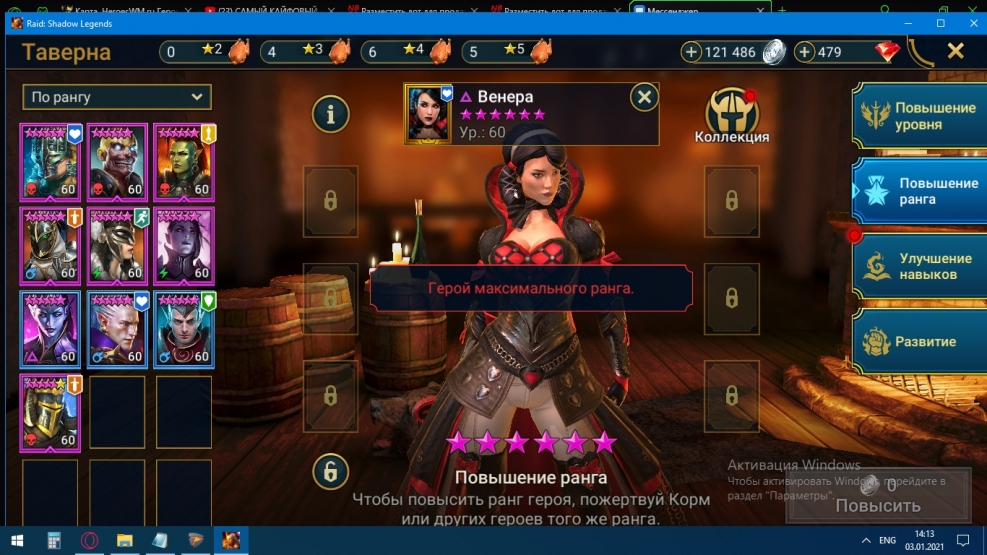This screenshot has width=987, height=555.
Task: Go to the 'Развитие' tab
Action: tap(918, 341)
